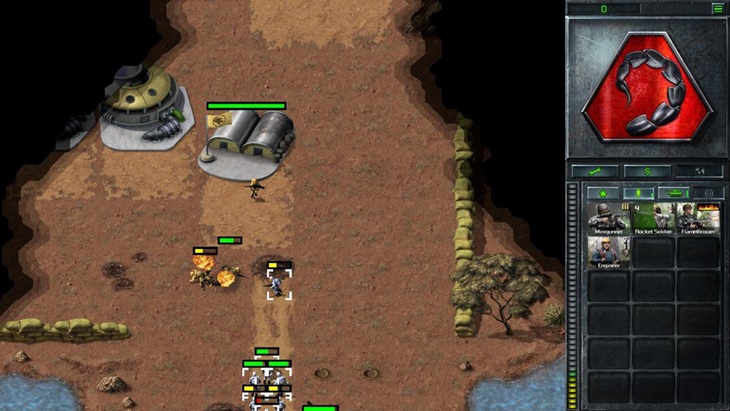
Task: Select the Engineer build icon
Action: coord(609,252)
